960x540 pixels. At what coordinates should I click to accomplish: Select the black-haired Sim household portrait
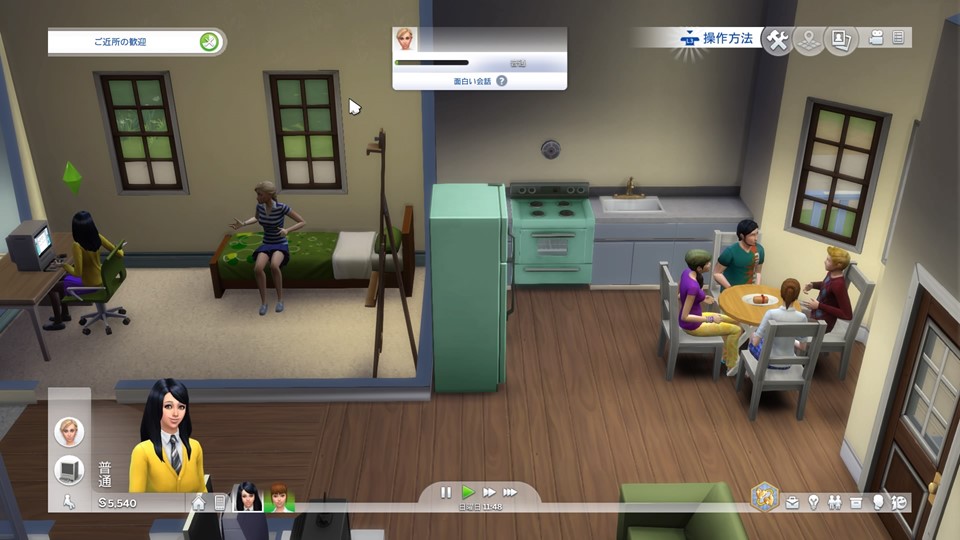pos(247,497)
